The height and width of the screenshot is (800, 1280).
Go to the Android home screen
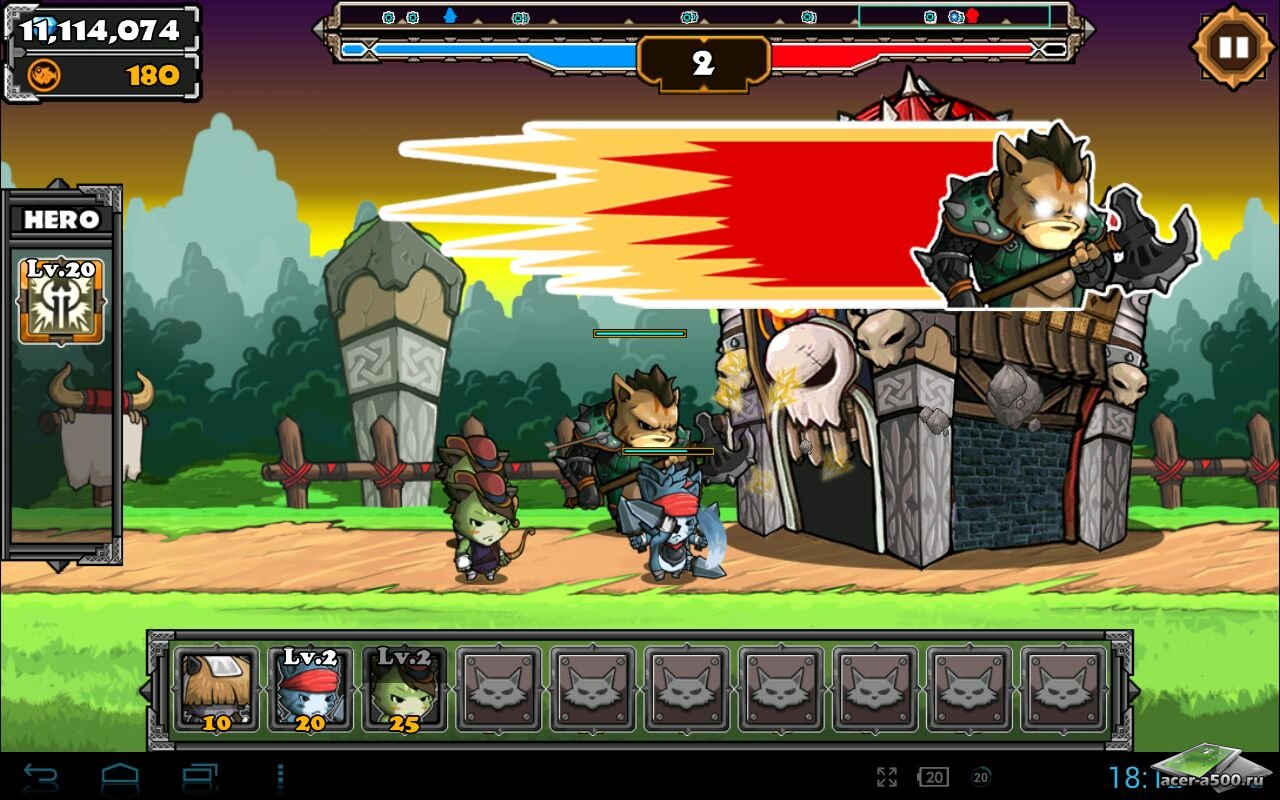point(120,776)
